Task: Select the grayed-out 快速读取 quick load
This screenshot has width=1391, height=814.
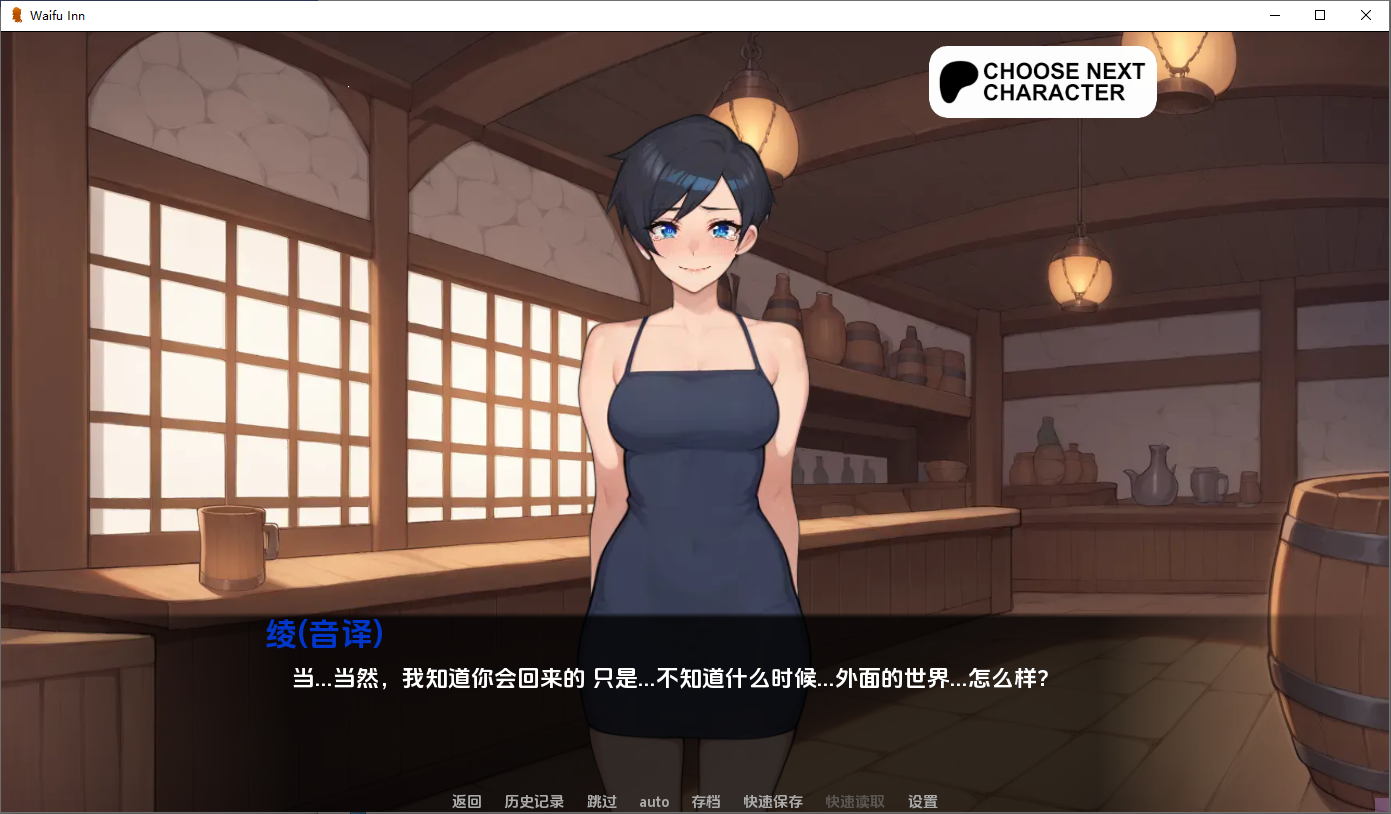Action: 852,801
